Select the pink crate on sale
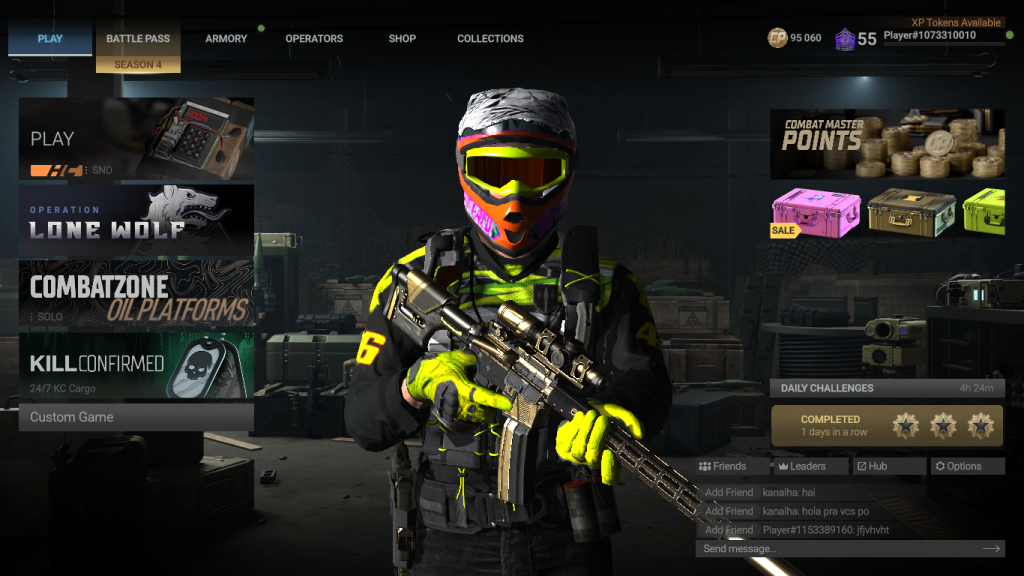This screenshot has width=1024, height=576. [816, 212]
